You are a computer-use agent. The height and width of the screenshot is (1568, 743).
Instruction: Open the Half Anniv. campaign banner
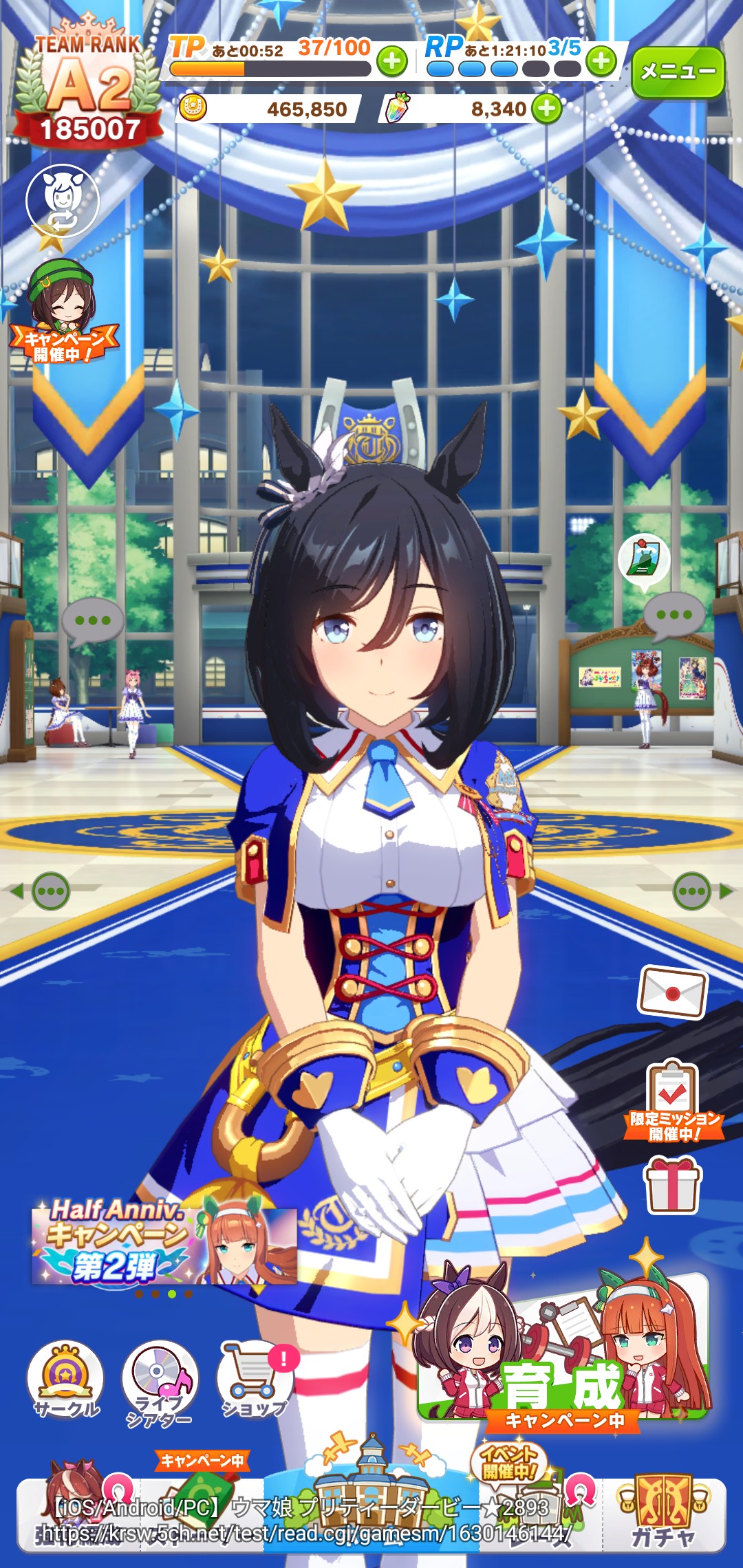pyautogui.click(x=164, y=1243)
